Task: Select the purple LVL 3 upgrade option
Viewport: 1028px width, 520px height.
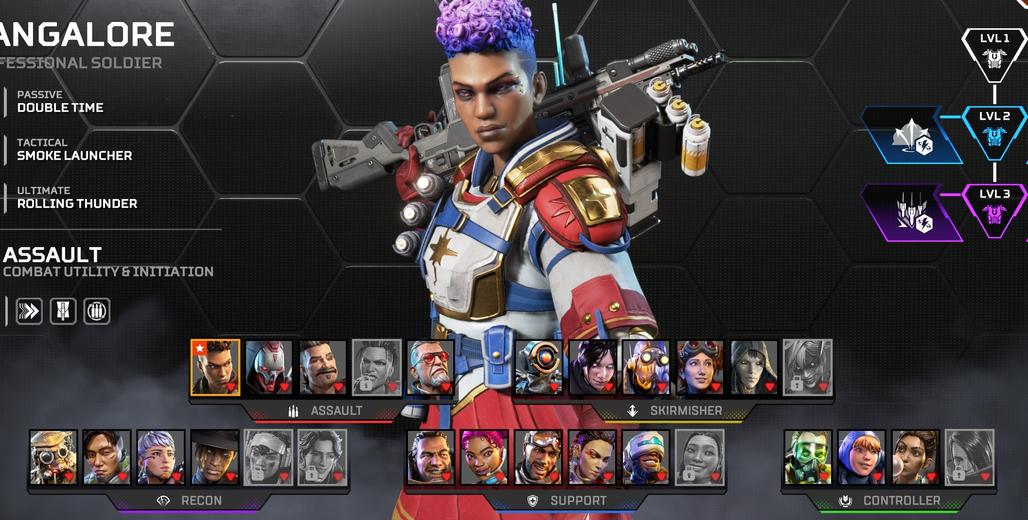Action: [912, 212]
